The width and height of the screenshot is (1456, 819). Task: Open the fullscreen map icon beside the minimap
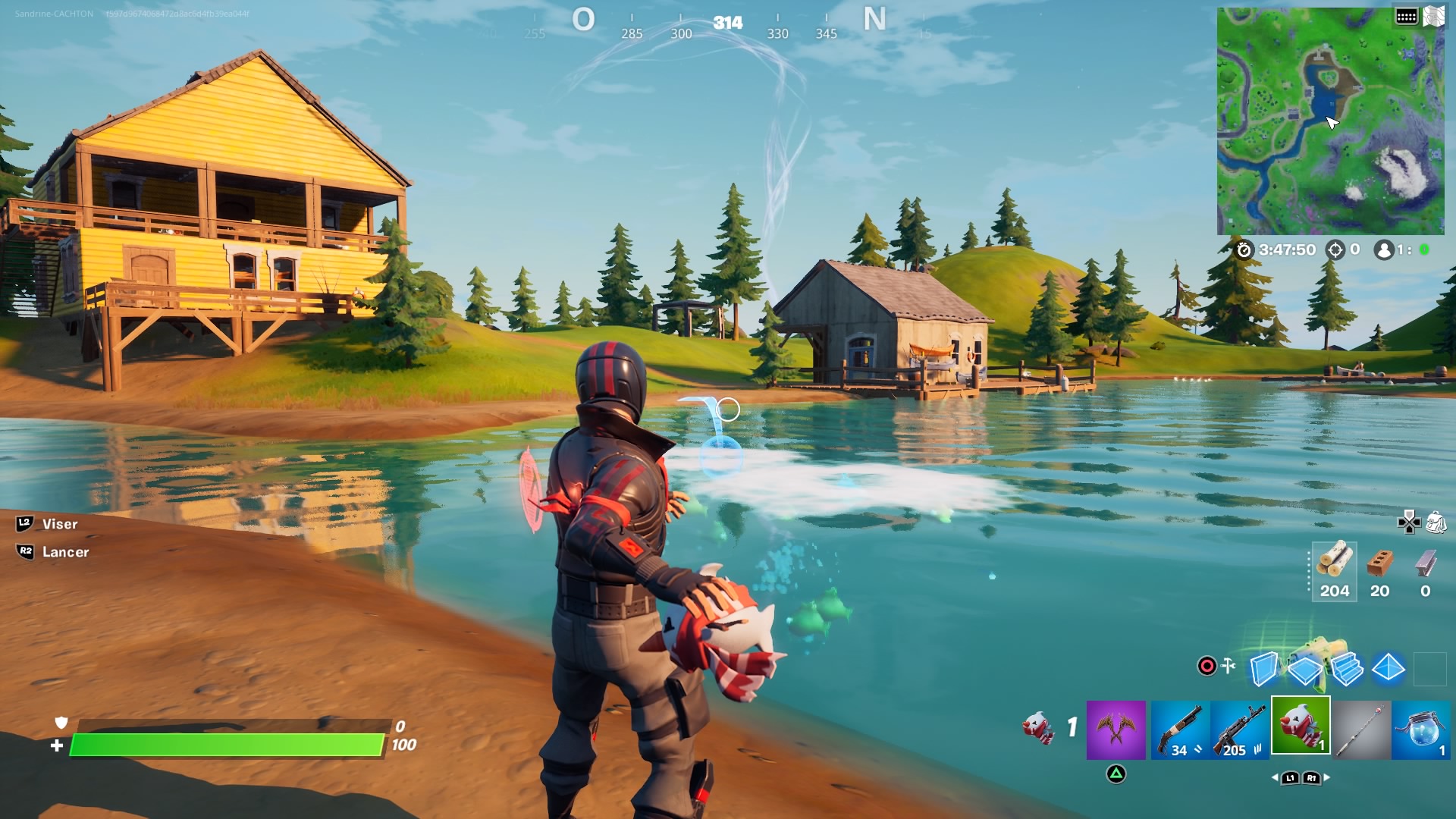(x=1435, y=17)
